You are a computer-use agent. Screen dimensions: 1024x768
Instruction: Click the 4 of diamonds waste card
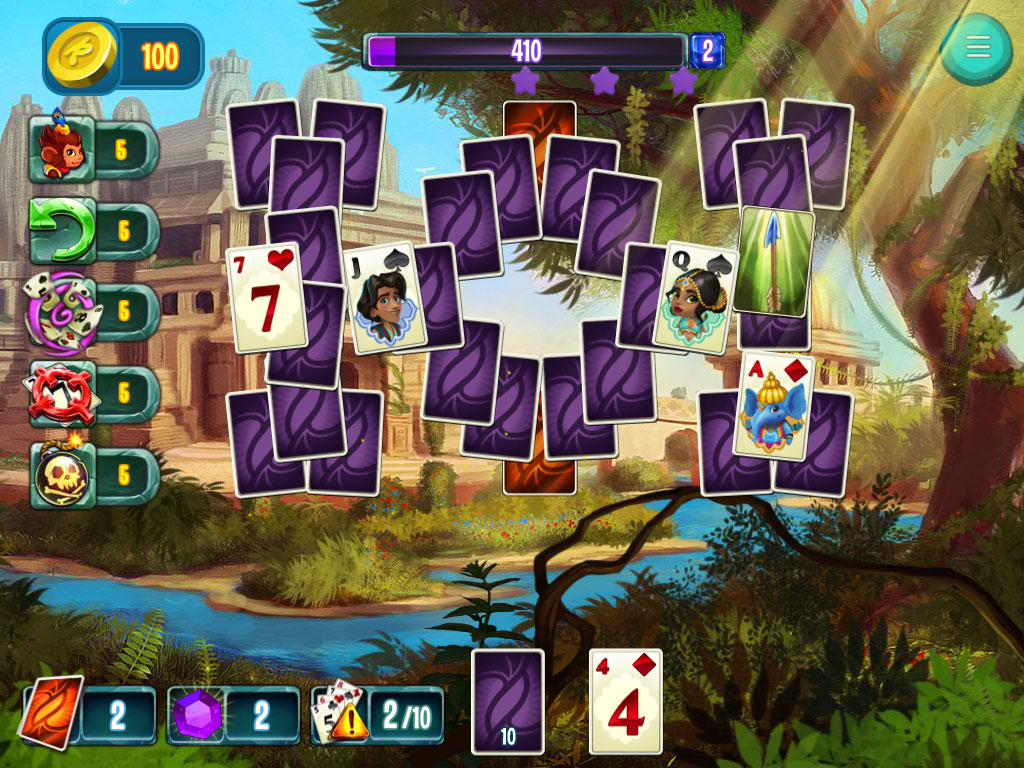626,700
